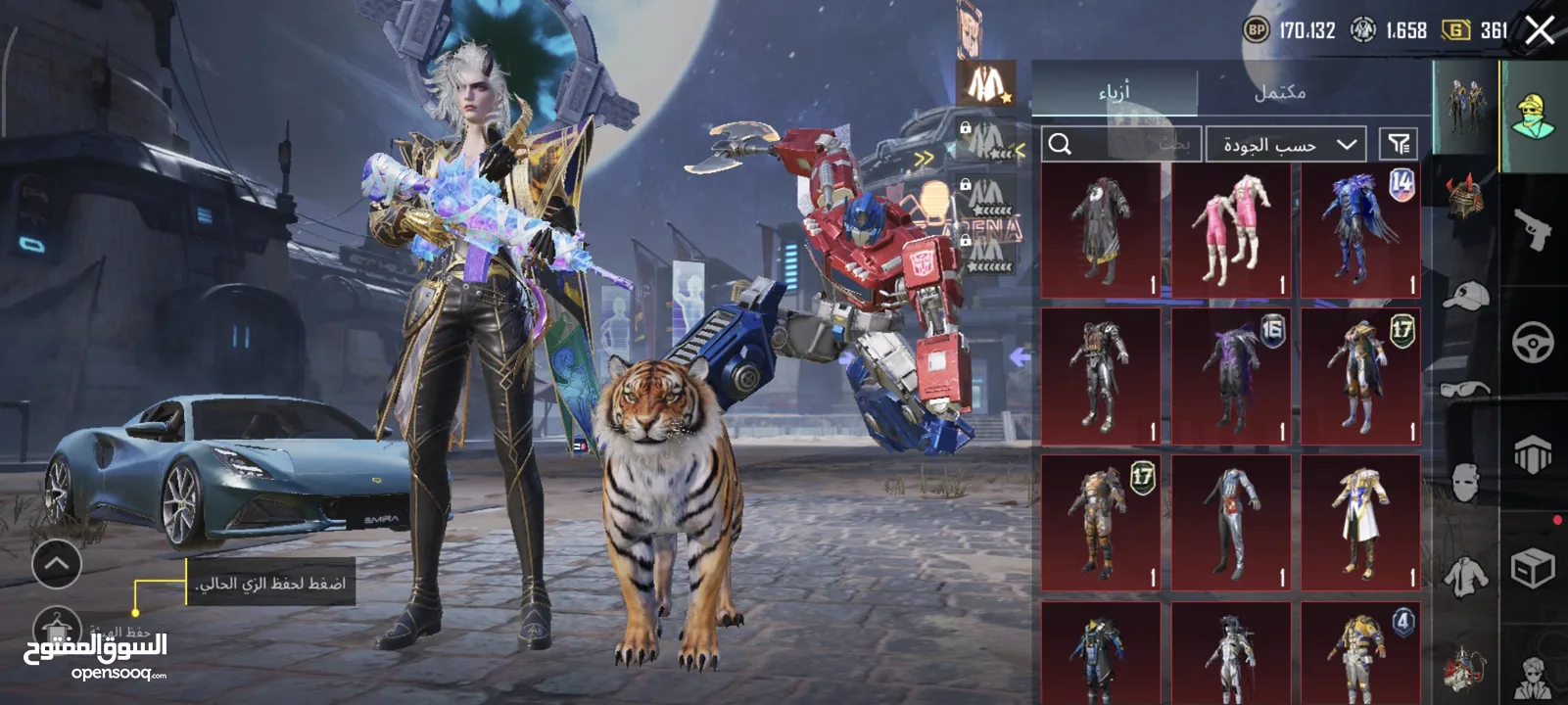Viewport: 1568px width, 705px height.
Task: Open the crate box category
Action: tap(1533, 568)
